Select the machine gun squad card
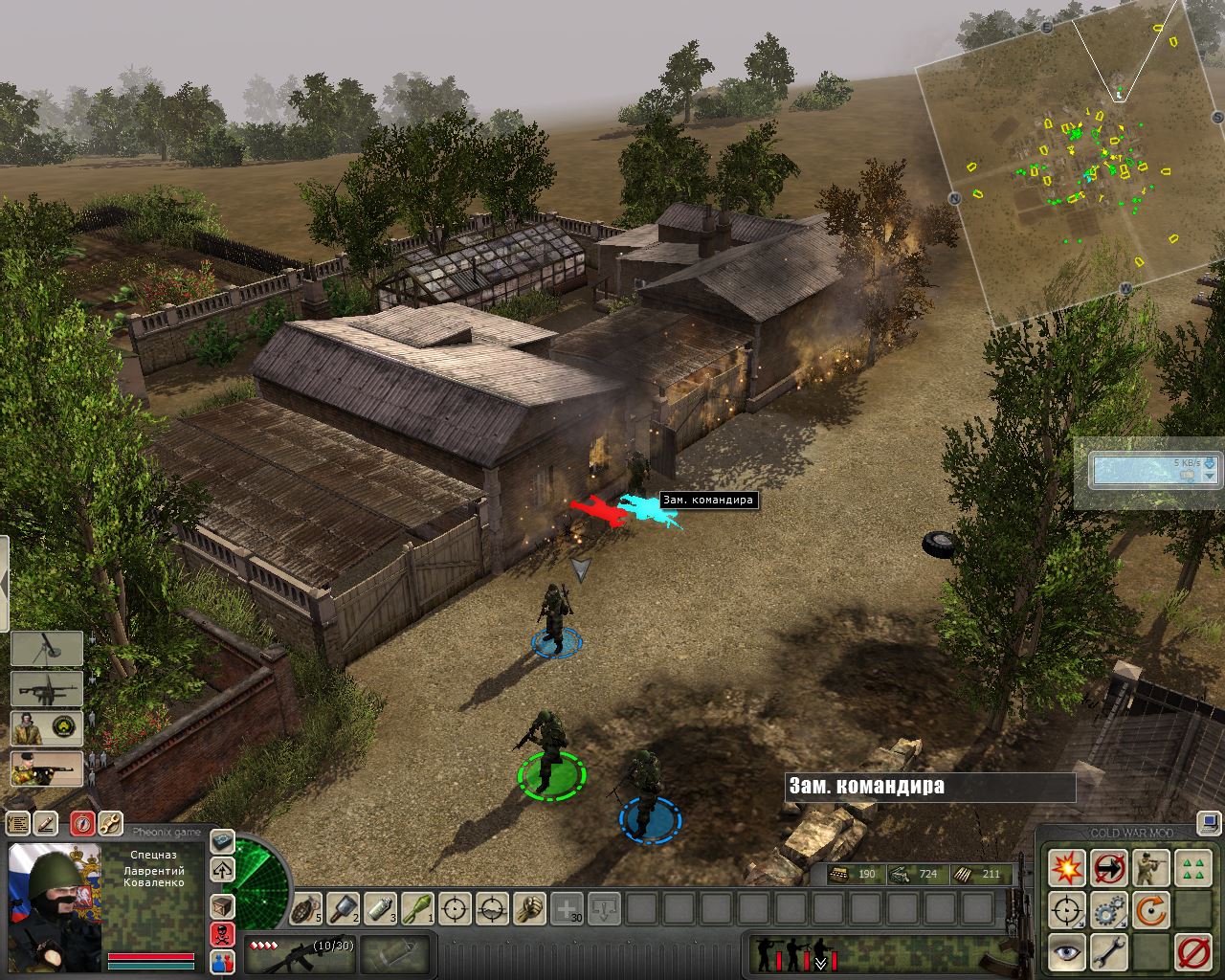1225x980 pixels. pyautogui.click(x=47, y=689)
